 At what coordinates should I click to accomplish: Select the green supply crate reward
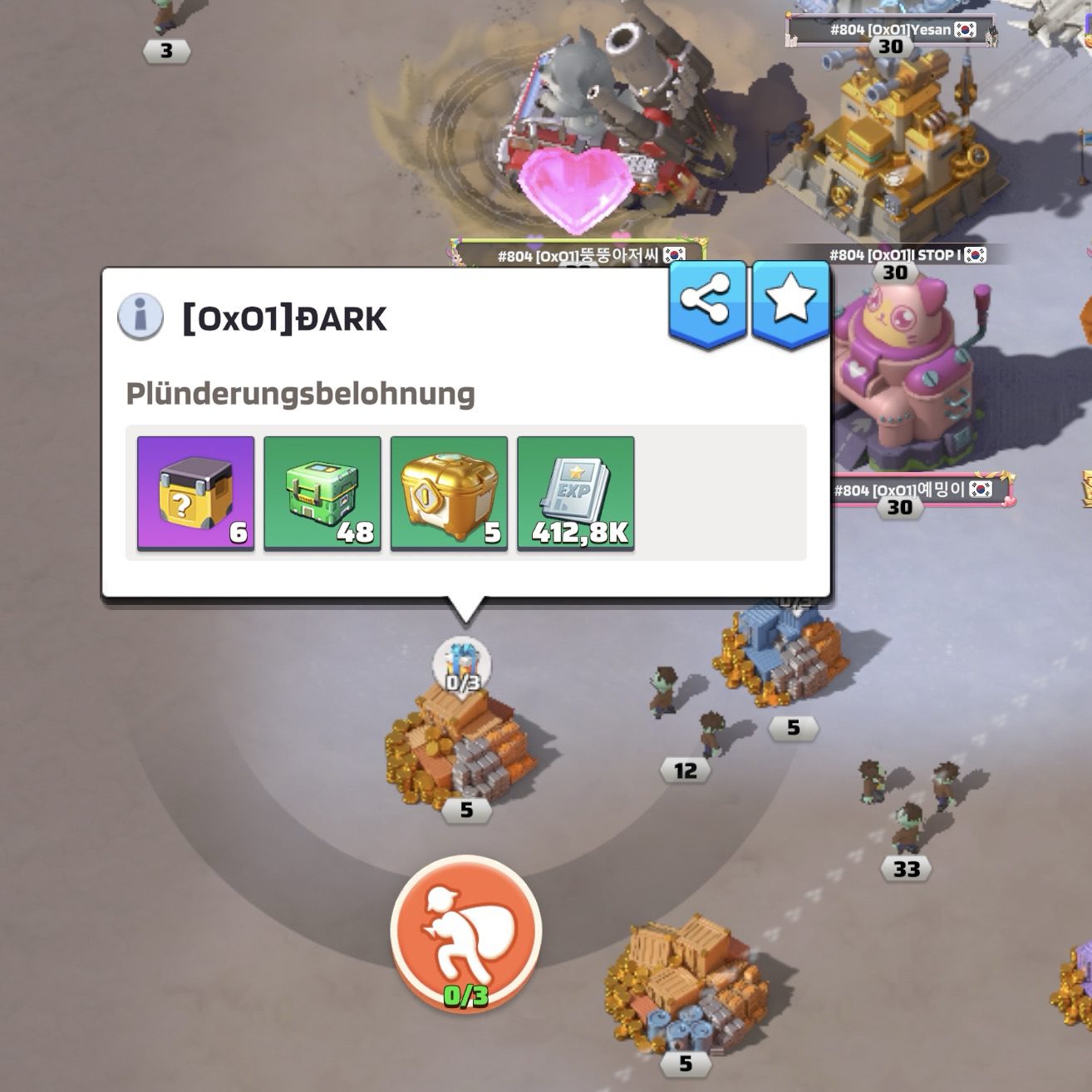pyautogui.click(x=322, y=493)
